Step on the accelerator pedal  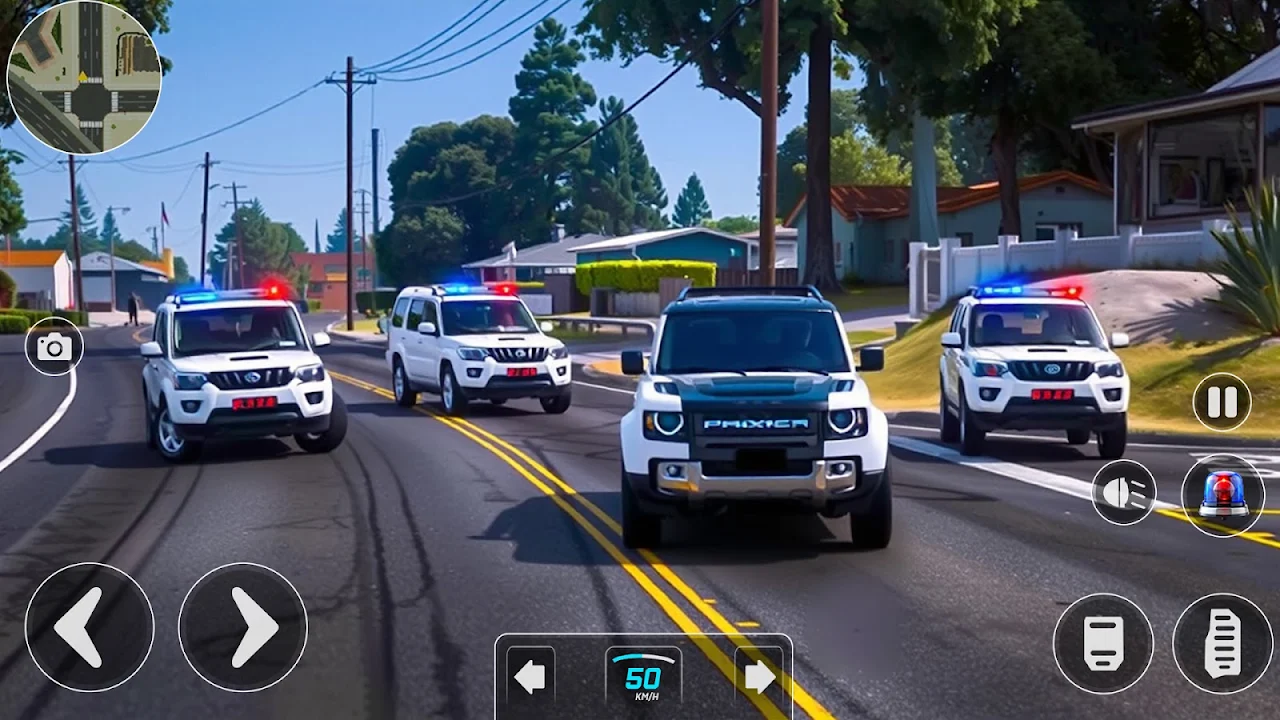(1222, 643)
